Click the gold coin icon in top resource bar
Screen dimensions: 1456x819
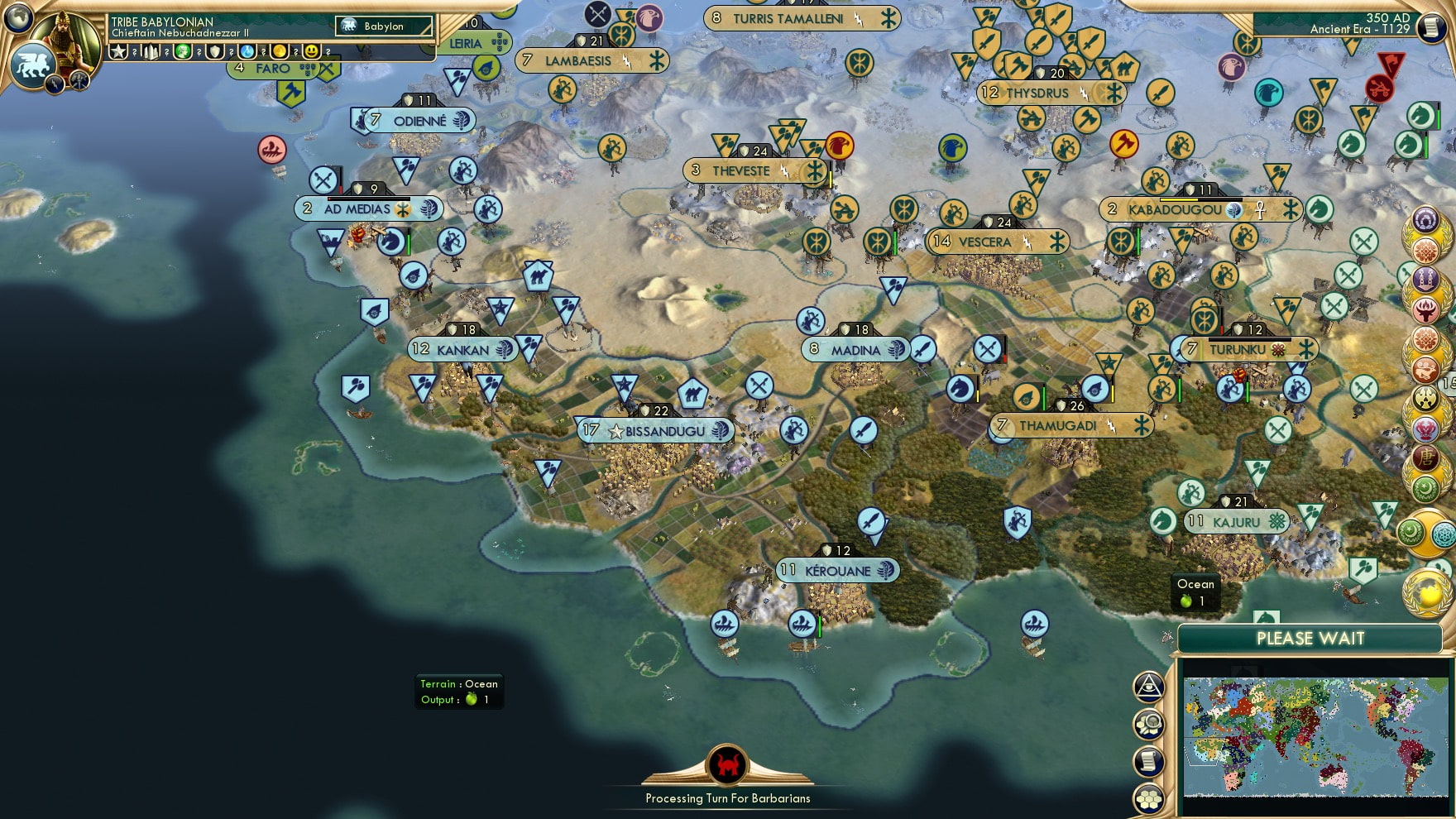point(280,52)
